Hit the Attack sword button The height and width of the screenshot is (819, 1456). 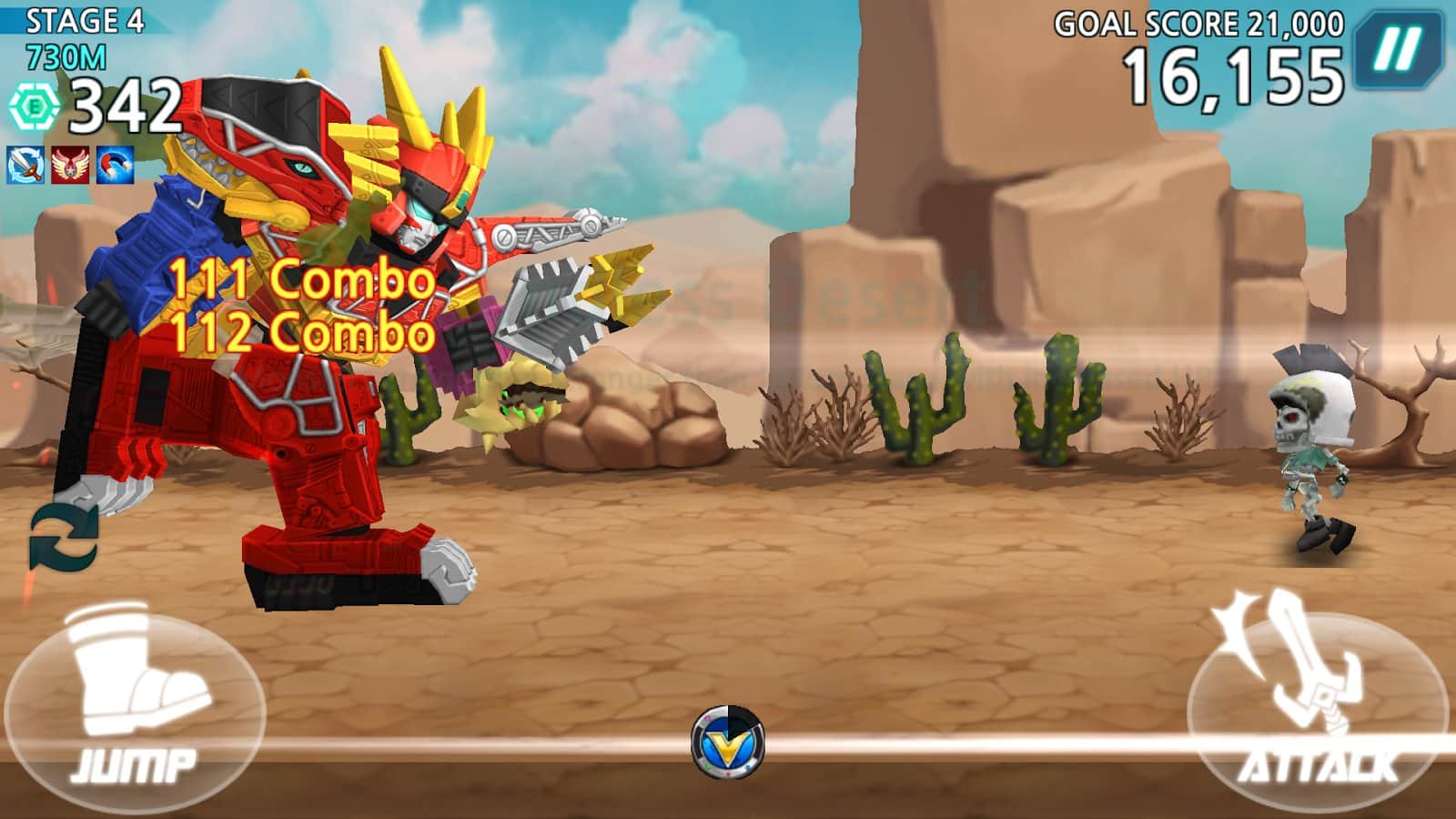[1316, 702]
